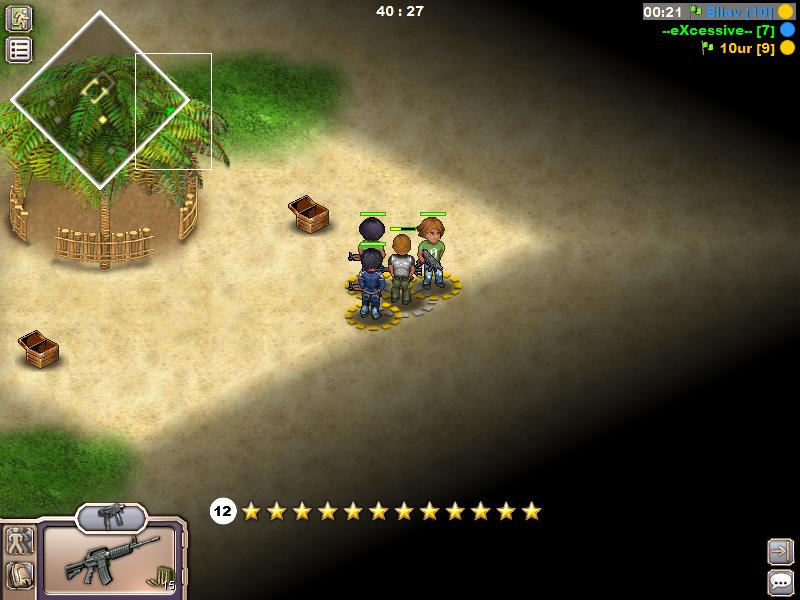Select the assault rifle weapon slot
This screenshot has height=600, width=800.
110,559
